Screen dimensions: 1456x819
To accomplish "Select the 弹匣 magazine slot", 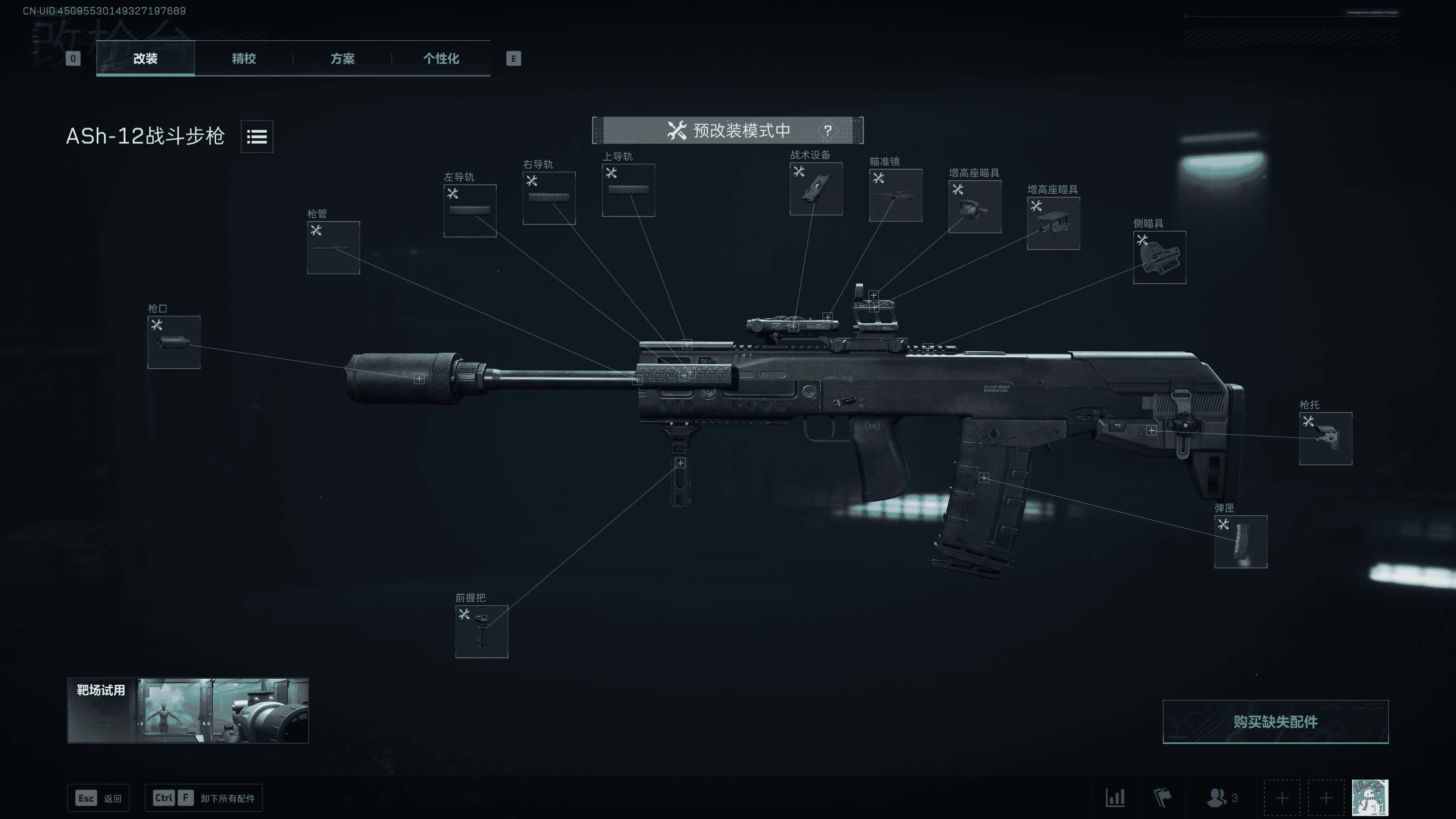I will (x=1241, y=541).
